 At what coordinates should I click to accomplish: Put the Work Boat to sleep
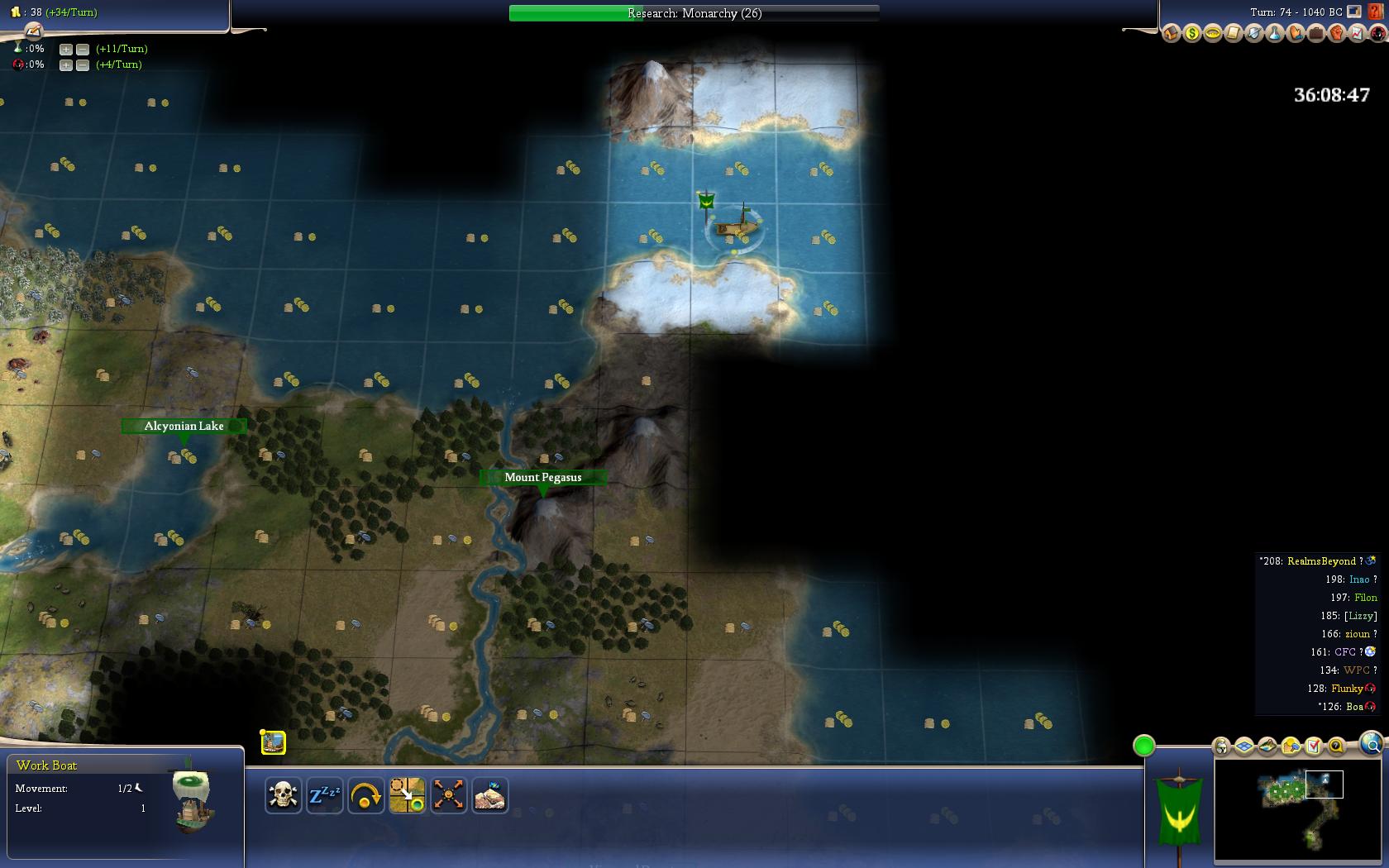tap(324, 796)
